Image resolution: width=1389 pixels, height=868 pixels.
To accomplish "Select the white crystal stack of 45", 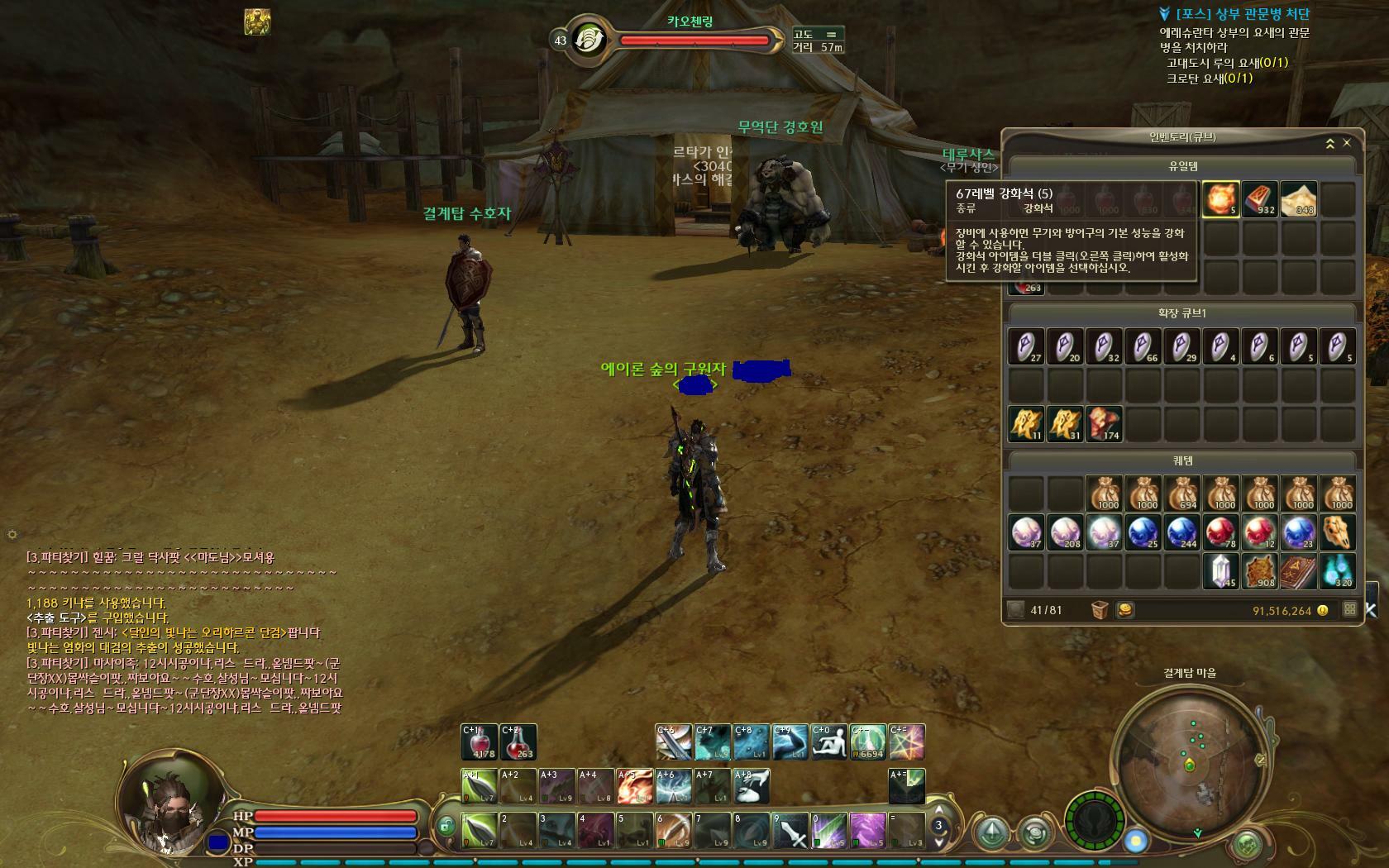I will coord(1220,571).
